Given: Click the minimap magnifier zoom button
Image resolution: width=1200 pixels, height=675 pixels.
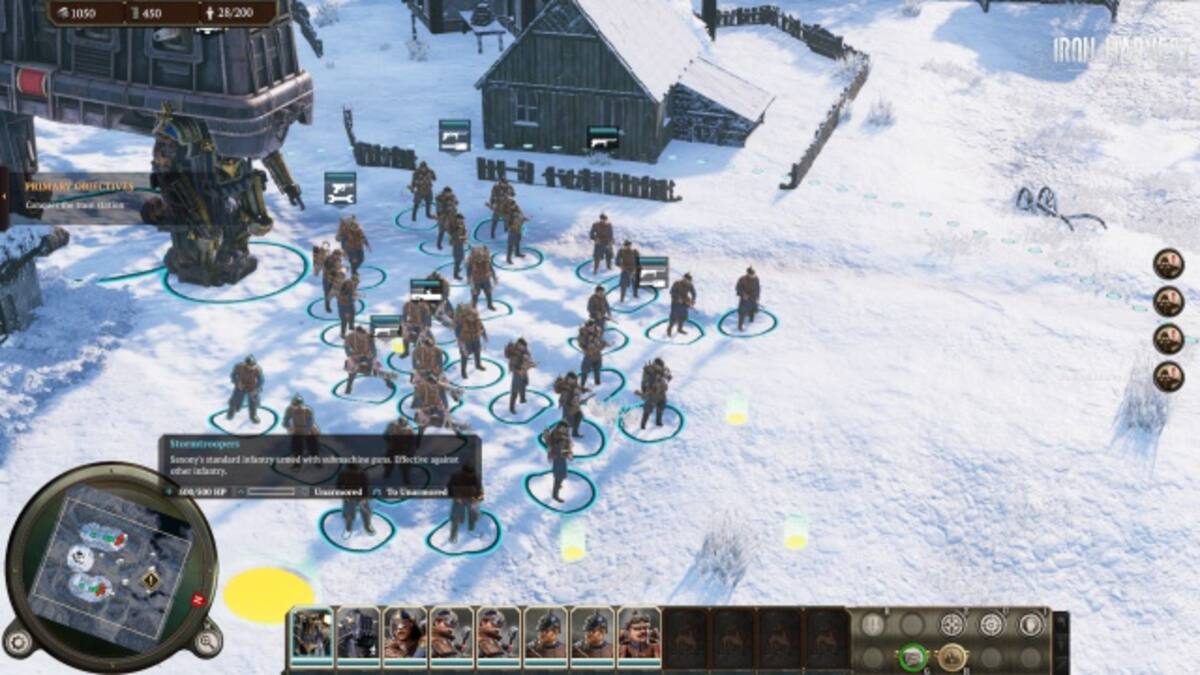Looking at the screenshot, I should click(206, 641).
